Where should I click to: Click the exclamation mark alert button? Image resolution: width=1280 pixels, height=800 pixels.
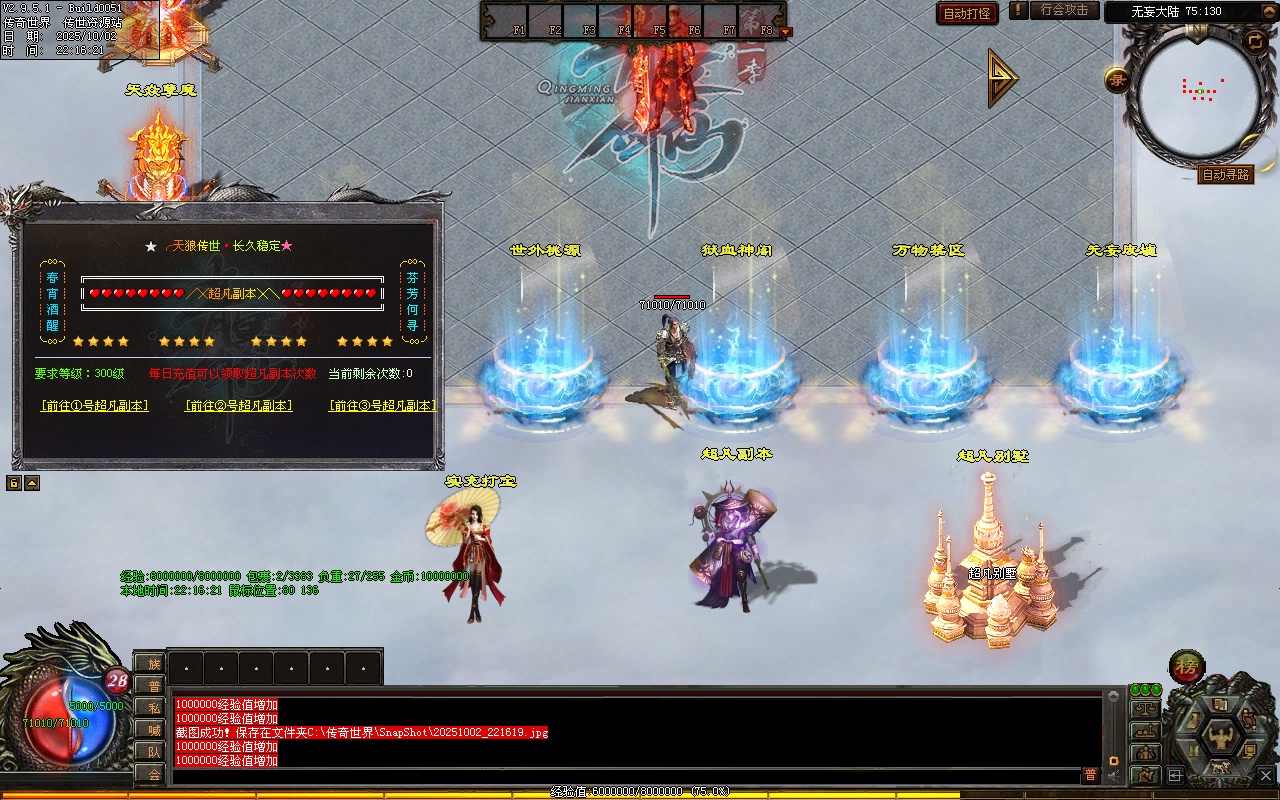(x=1018, y=11)
